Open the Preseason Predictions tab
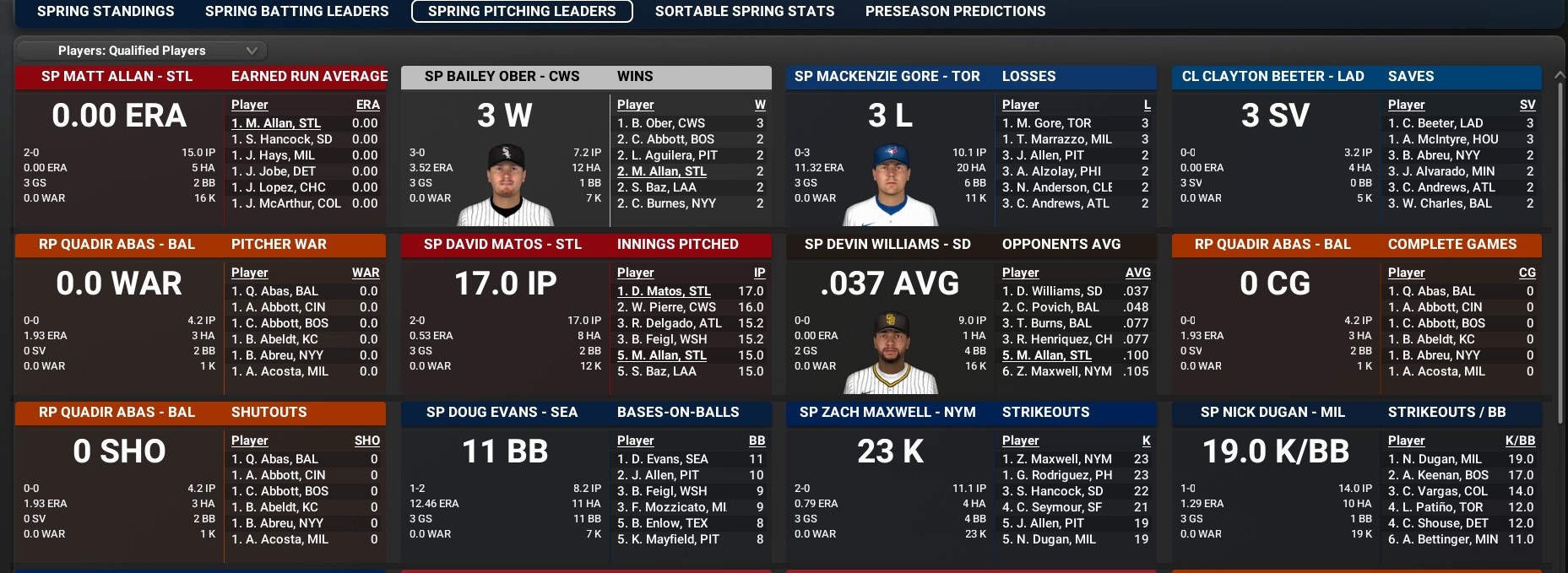 [x=955, y=11]
